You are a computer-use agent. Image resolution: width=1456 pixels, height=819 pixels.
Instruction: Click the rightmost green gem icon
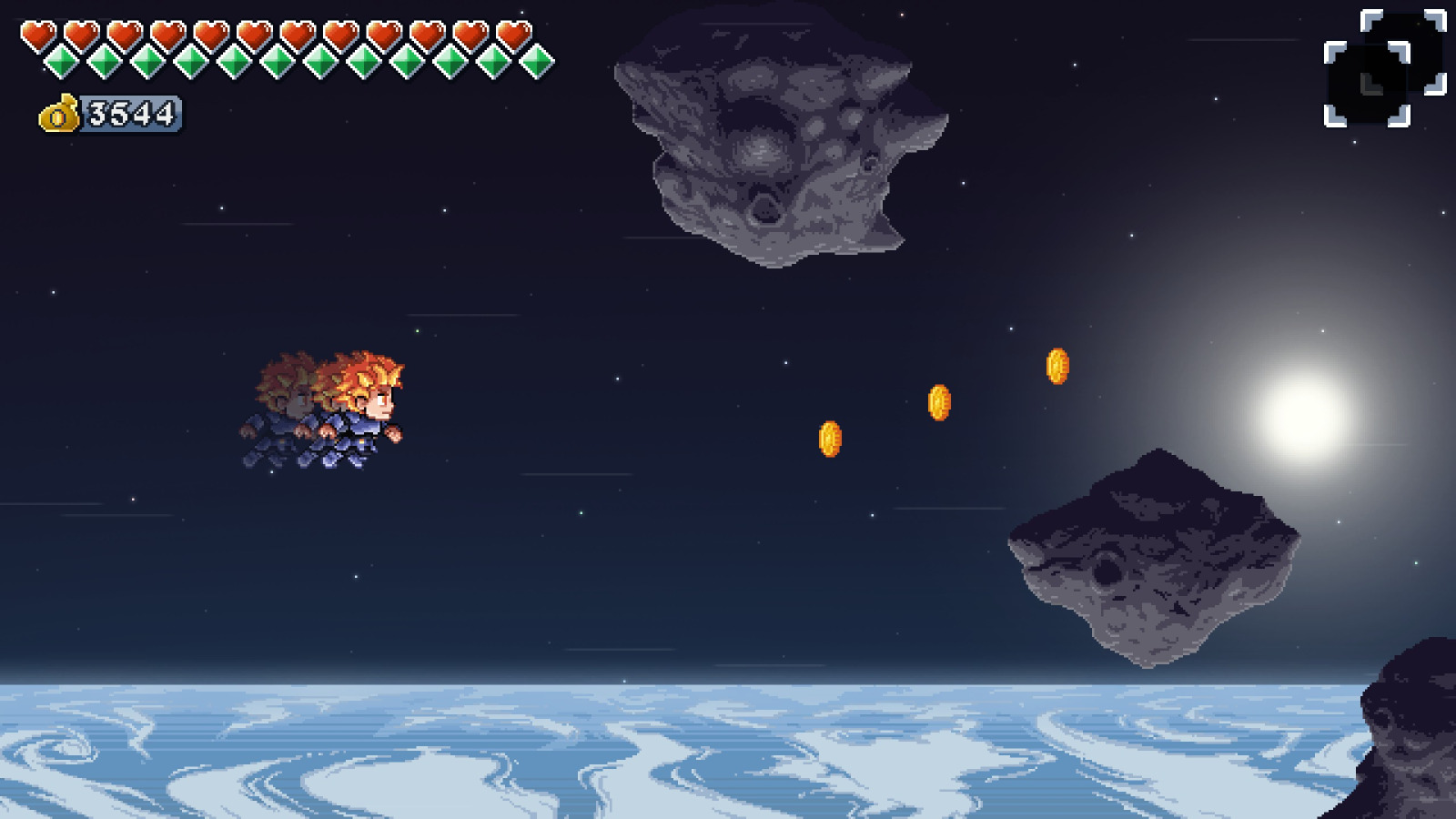[537, 64]
